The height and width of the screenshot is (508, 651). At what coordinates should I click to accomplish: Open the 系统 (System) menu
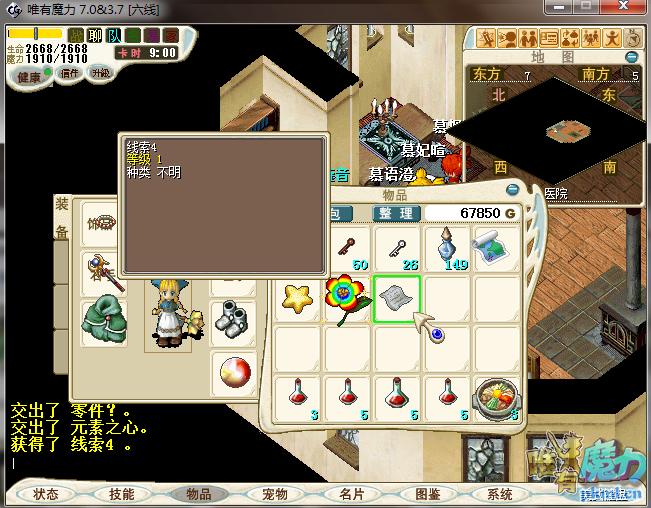[x=500, y=494]
